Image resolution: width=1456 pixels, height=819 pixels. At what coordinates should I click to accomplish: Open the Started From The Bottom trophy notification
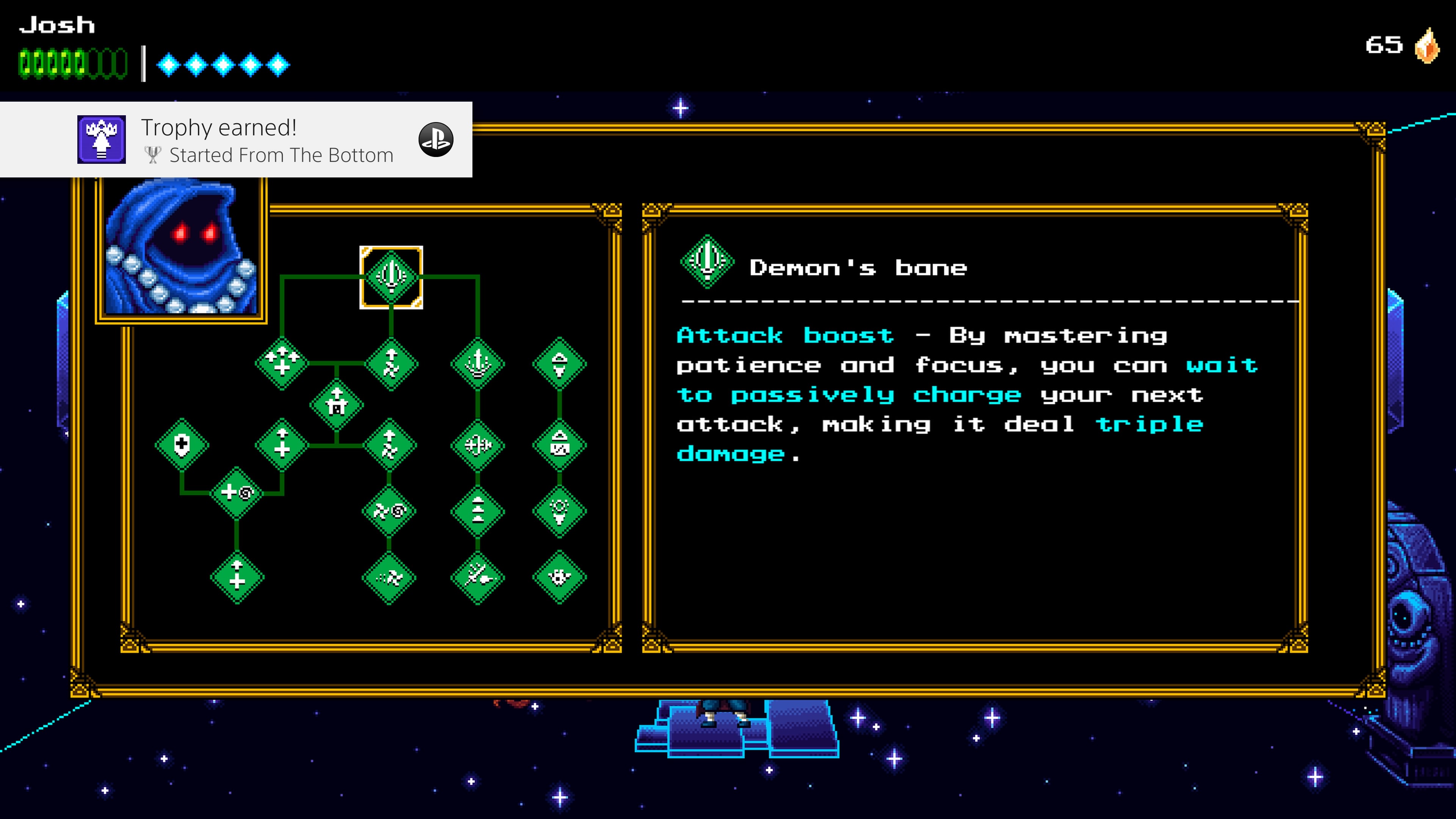pos(236,140)
